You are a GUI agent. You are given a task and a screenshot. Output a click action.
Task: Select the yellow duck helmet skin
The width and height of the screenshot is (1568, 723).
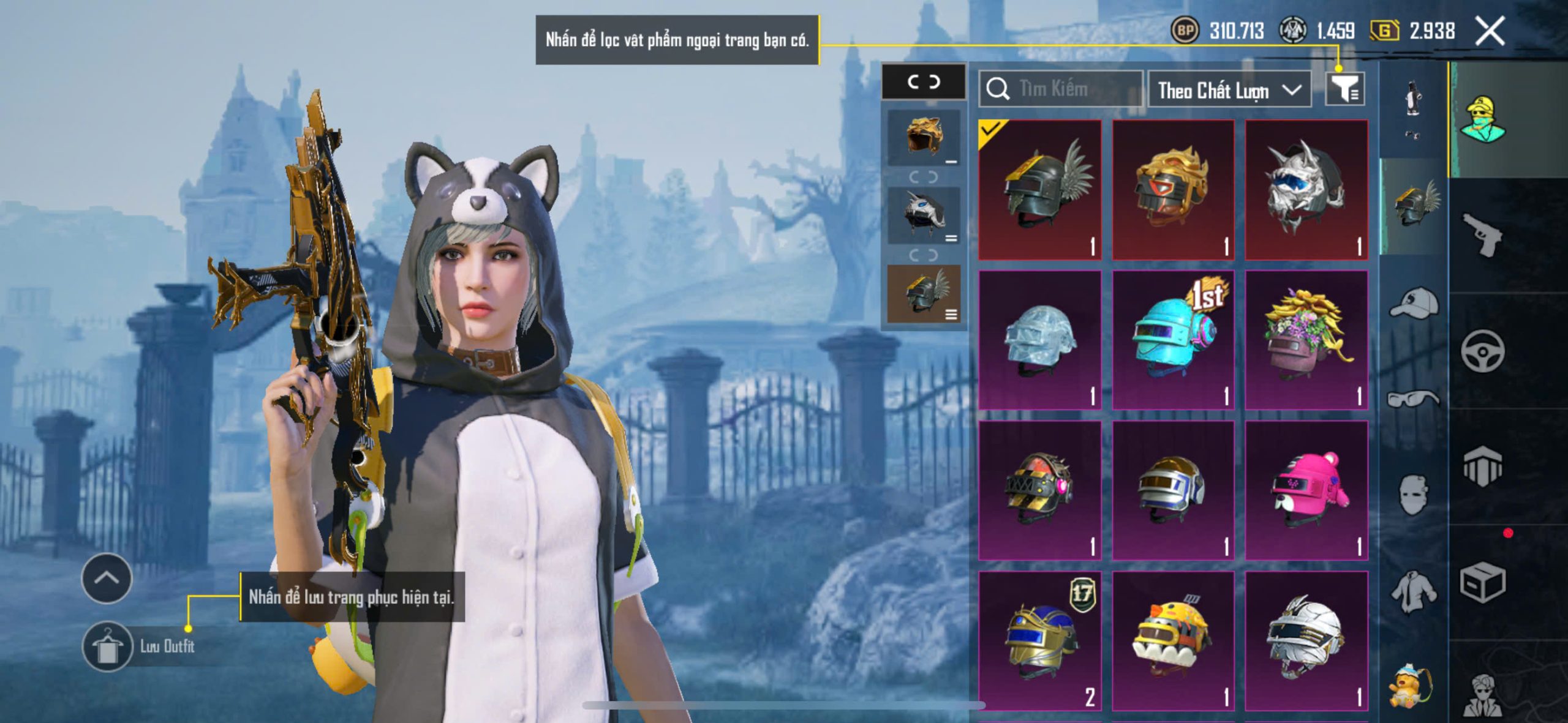coord(1173,640)
